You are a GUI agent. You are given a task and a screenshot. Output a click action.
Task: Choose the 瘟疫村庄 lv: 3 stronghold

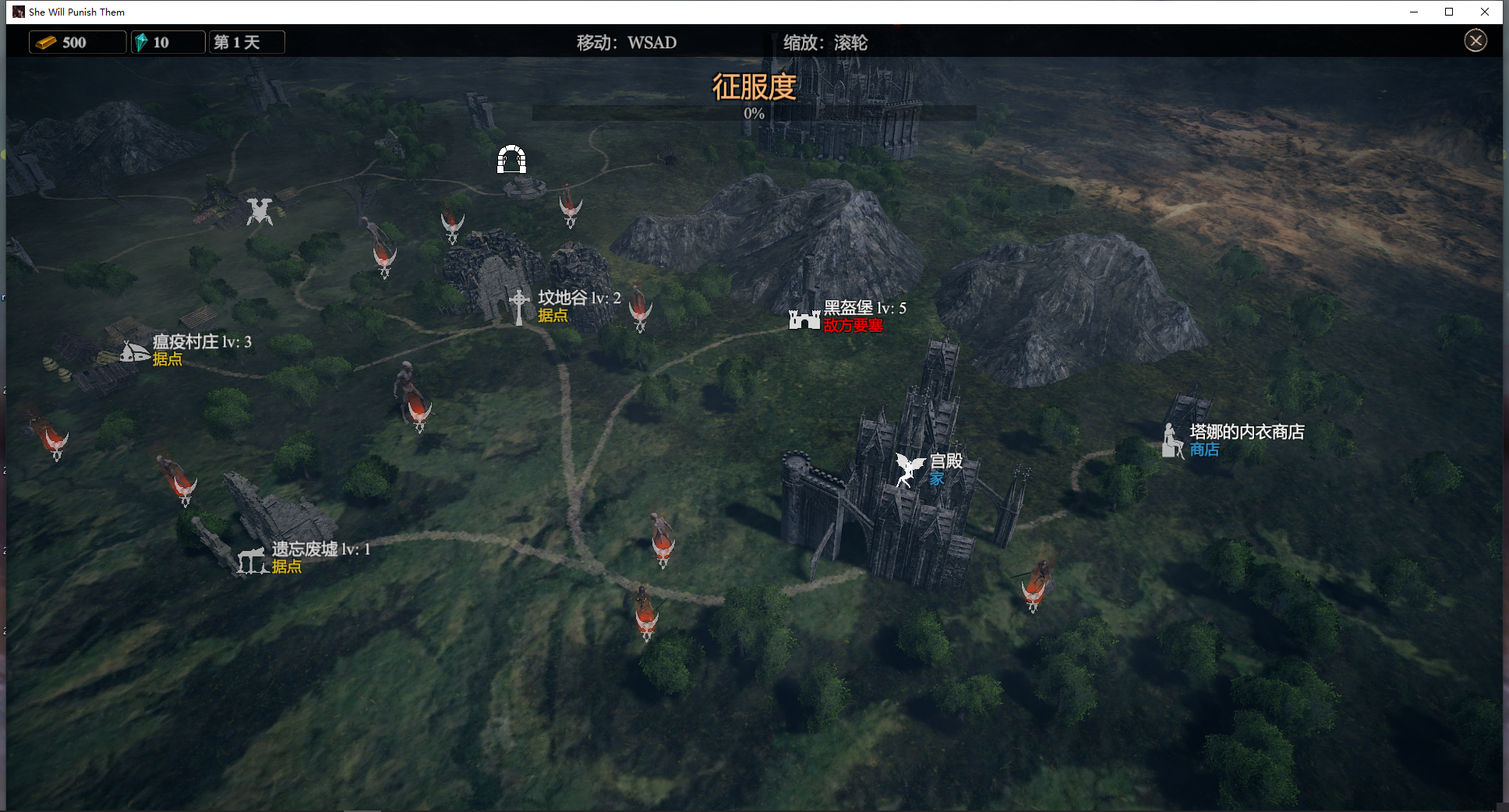pos(135,351)
